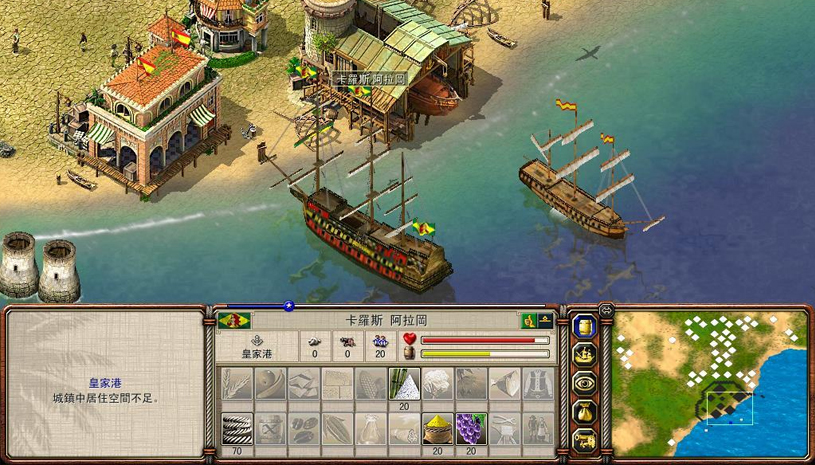The height and width of the screenshot is (465, 815).
Task: Select the rope coil cargo slot
Action: tap(235, 428)
